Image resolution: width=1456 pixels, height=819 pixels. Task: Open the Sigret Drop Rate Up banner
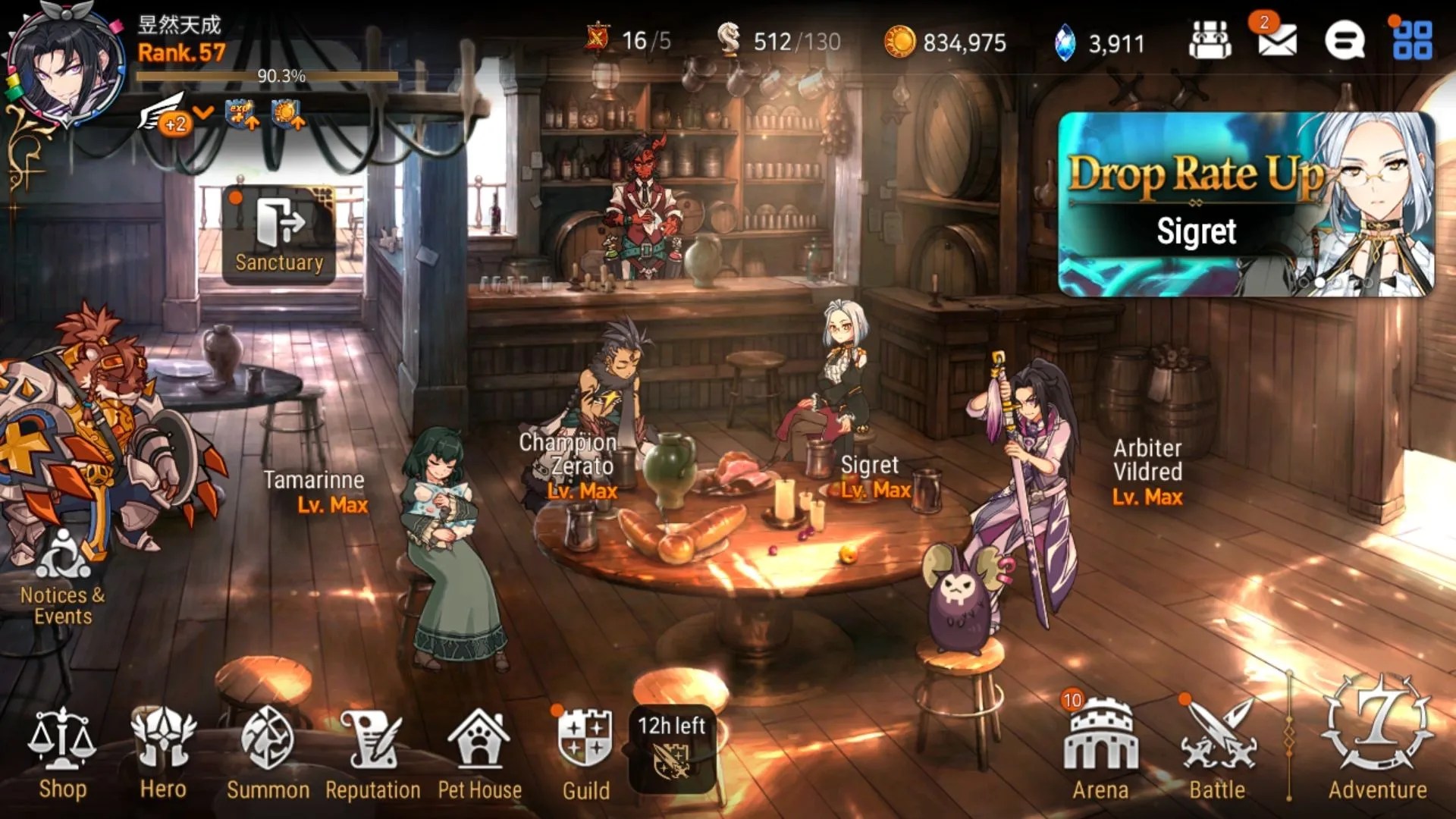click(1245, 205)
